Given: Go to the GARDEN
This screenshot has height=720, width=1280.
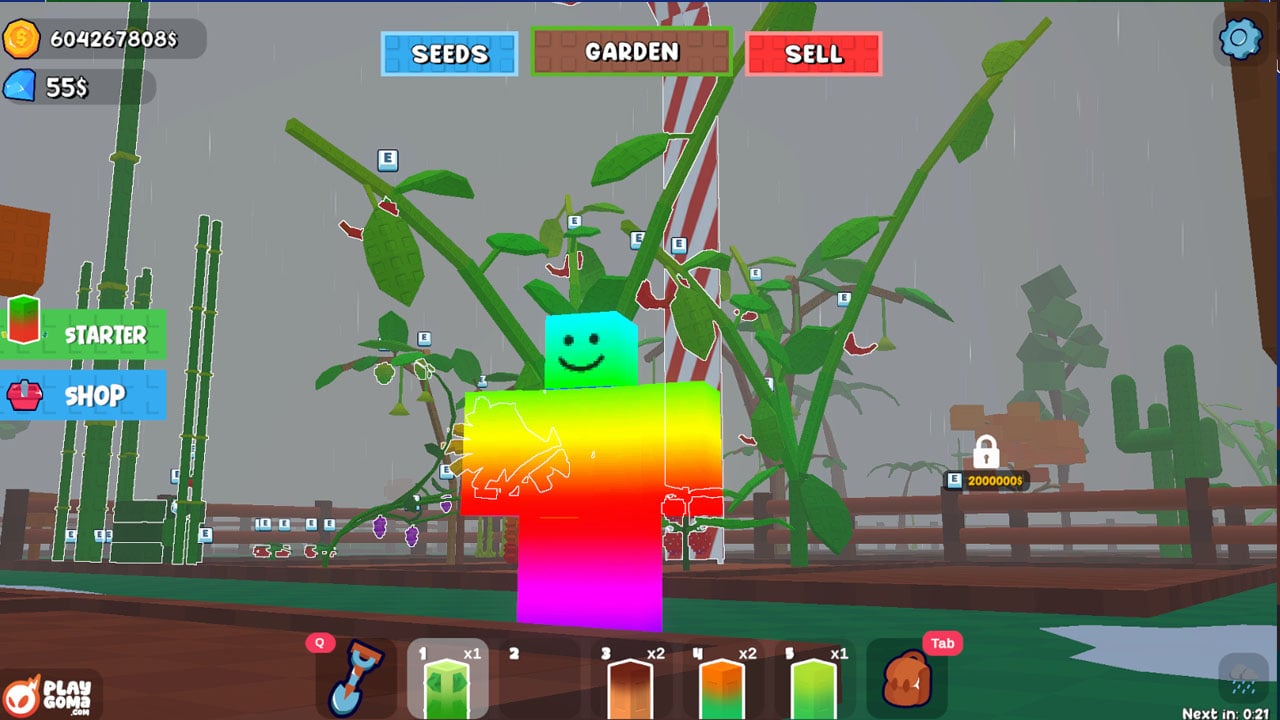Looking at the screenshot, I should coord(631,52).
